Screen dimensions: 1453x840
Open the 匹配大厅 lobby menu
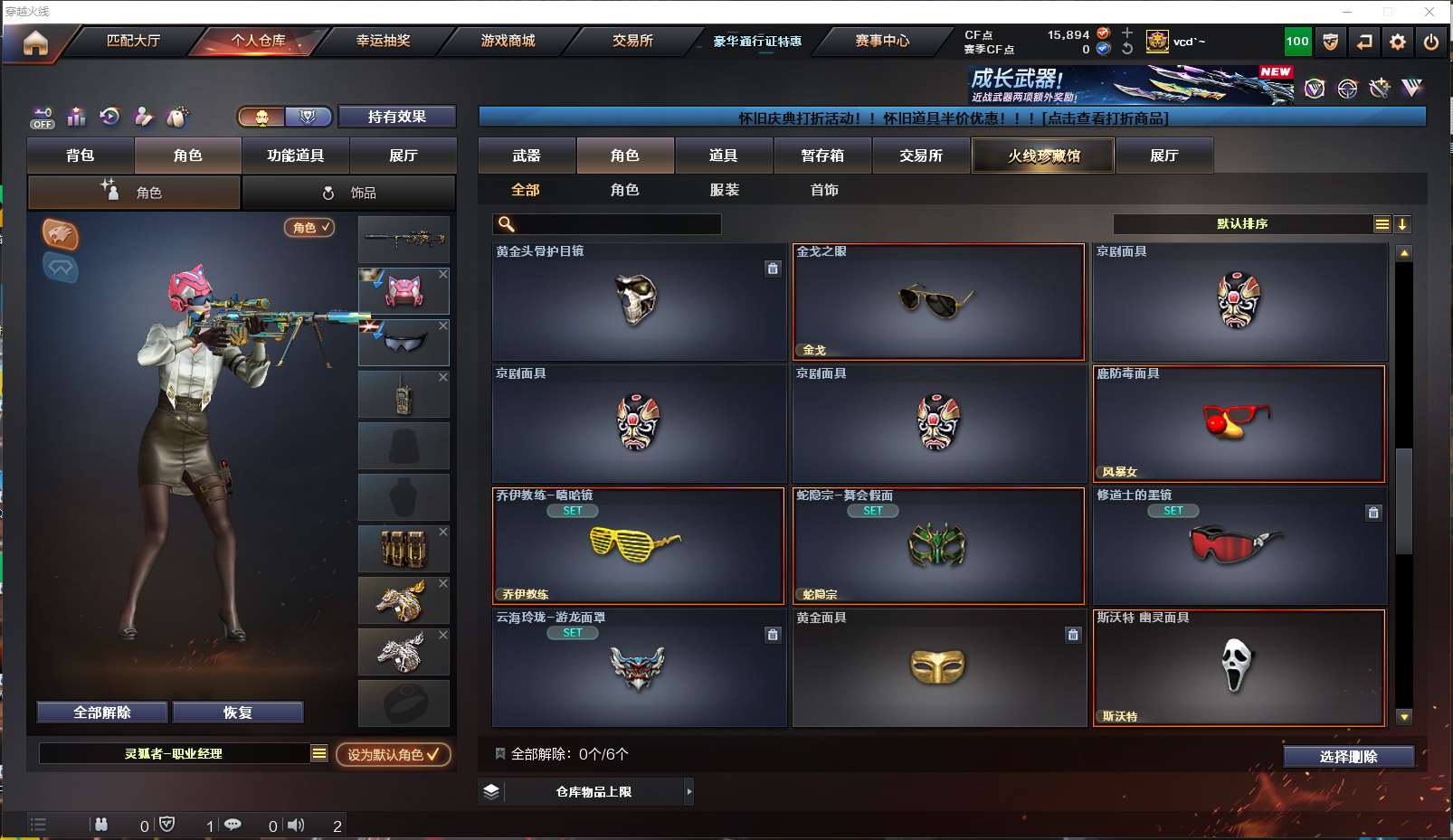(x=133, y=41)
